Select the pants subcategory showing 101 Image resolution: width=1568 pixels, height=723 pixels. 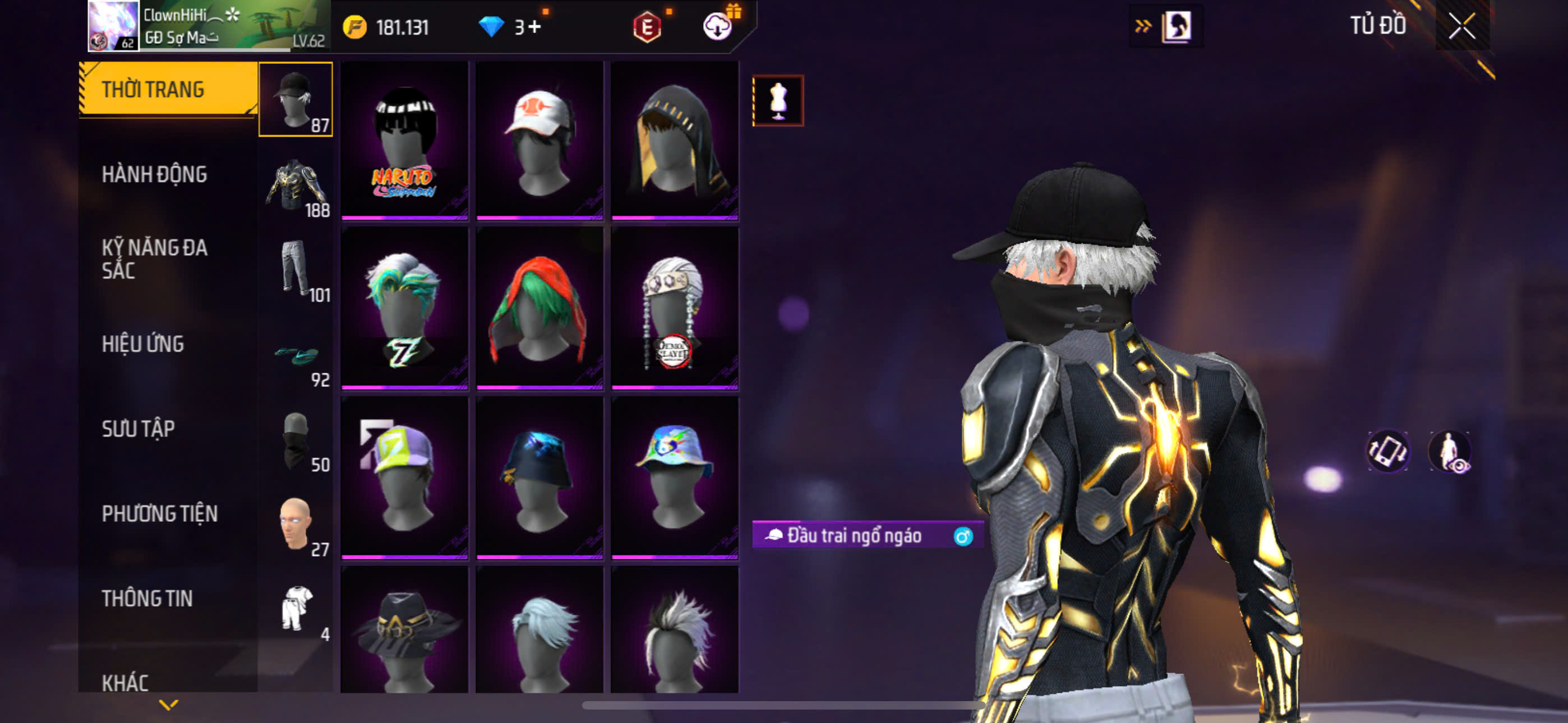tap(296, 270)
